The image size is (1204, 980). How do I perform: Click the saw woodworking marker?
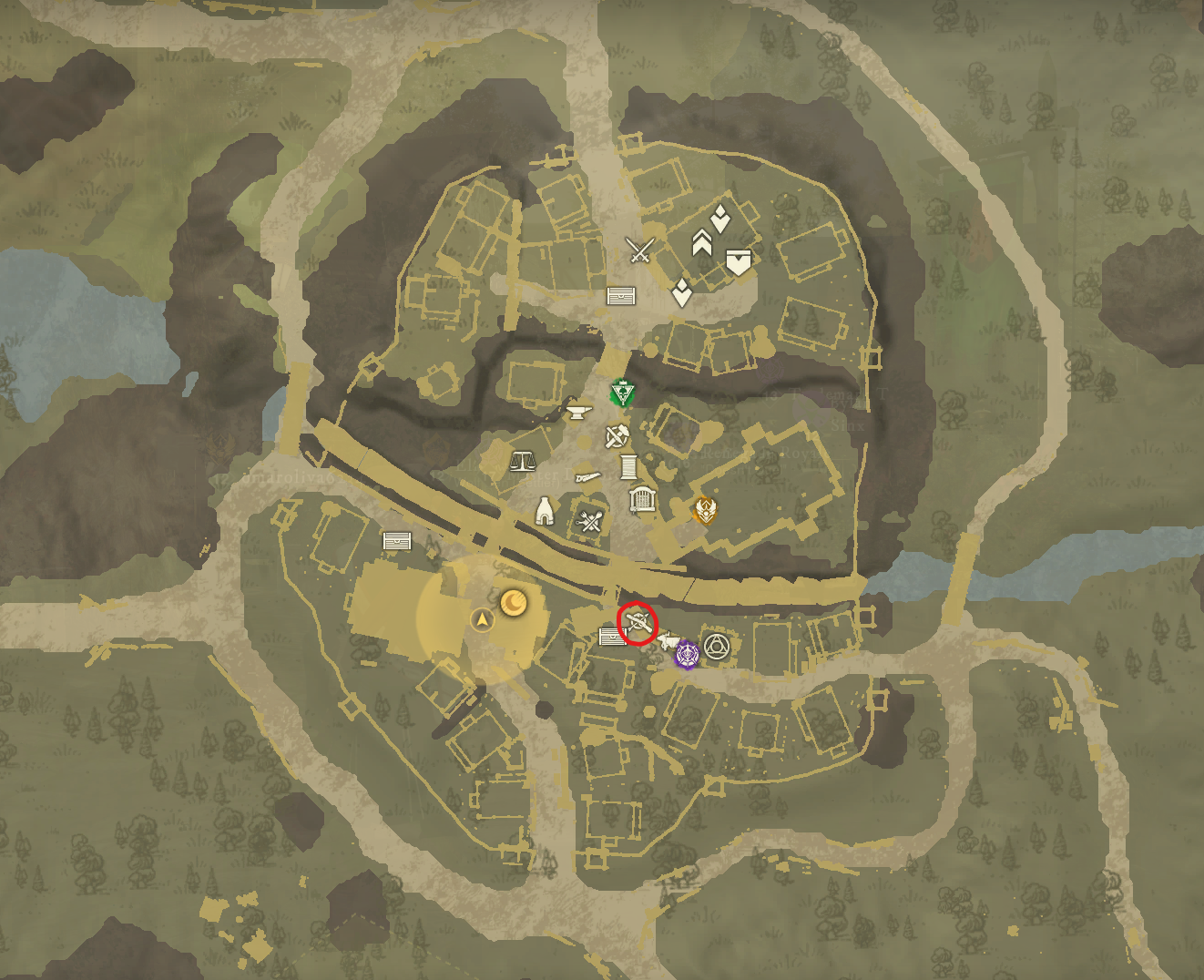point(587,477)
